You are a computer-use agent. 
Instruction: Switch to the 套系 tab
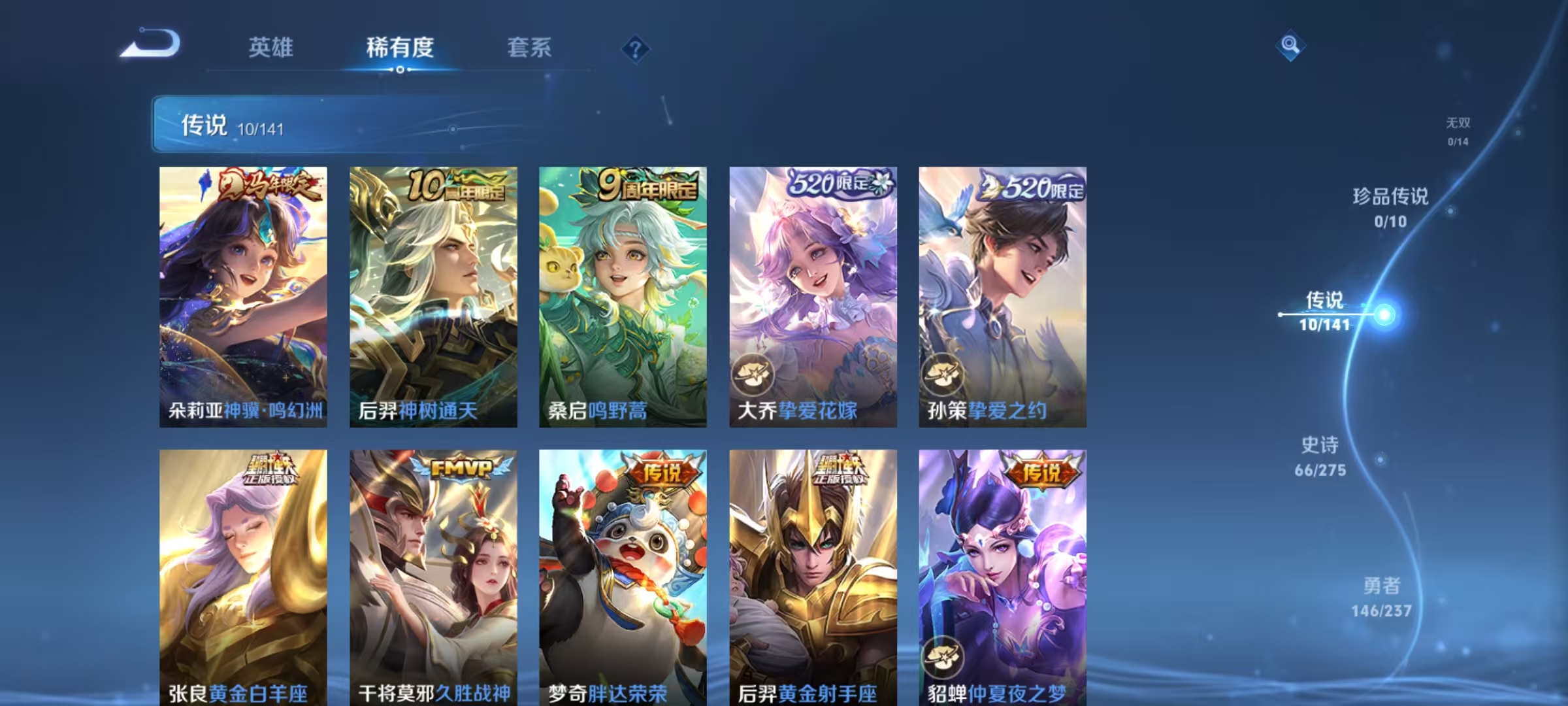(x=531, y=47)
